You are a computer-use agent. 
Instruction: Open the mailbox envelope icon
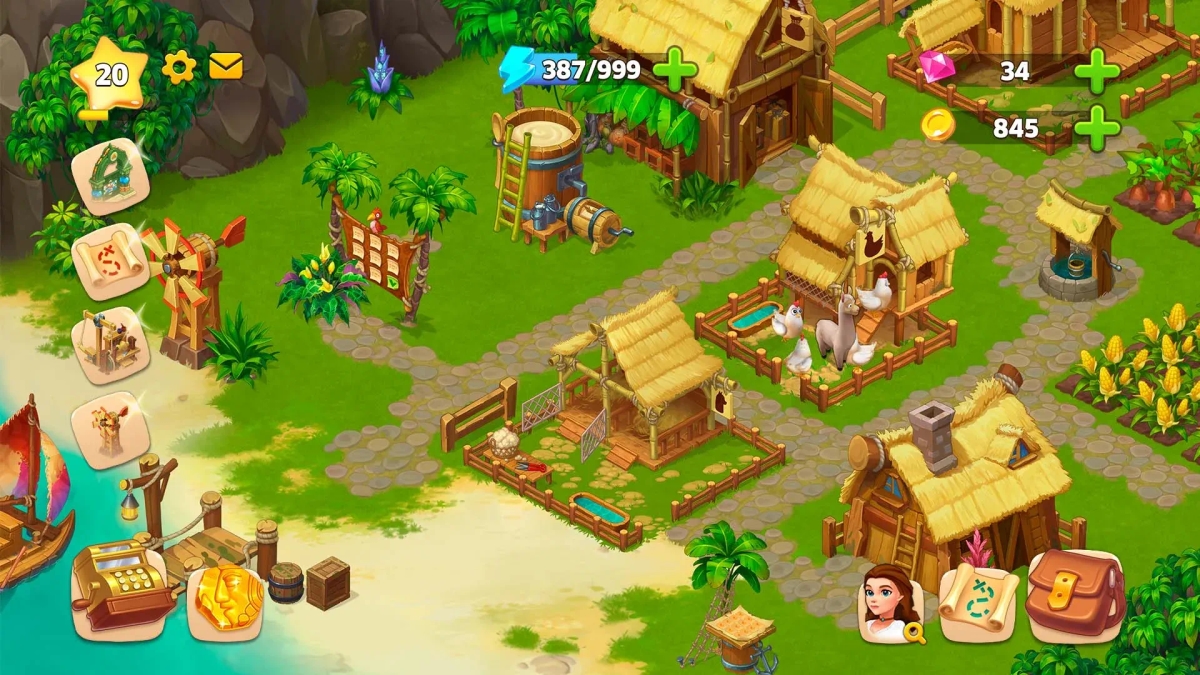pos(226,66)
